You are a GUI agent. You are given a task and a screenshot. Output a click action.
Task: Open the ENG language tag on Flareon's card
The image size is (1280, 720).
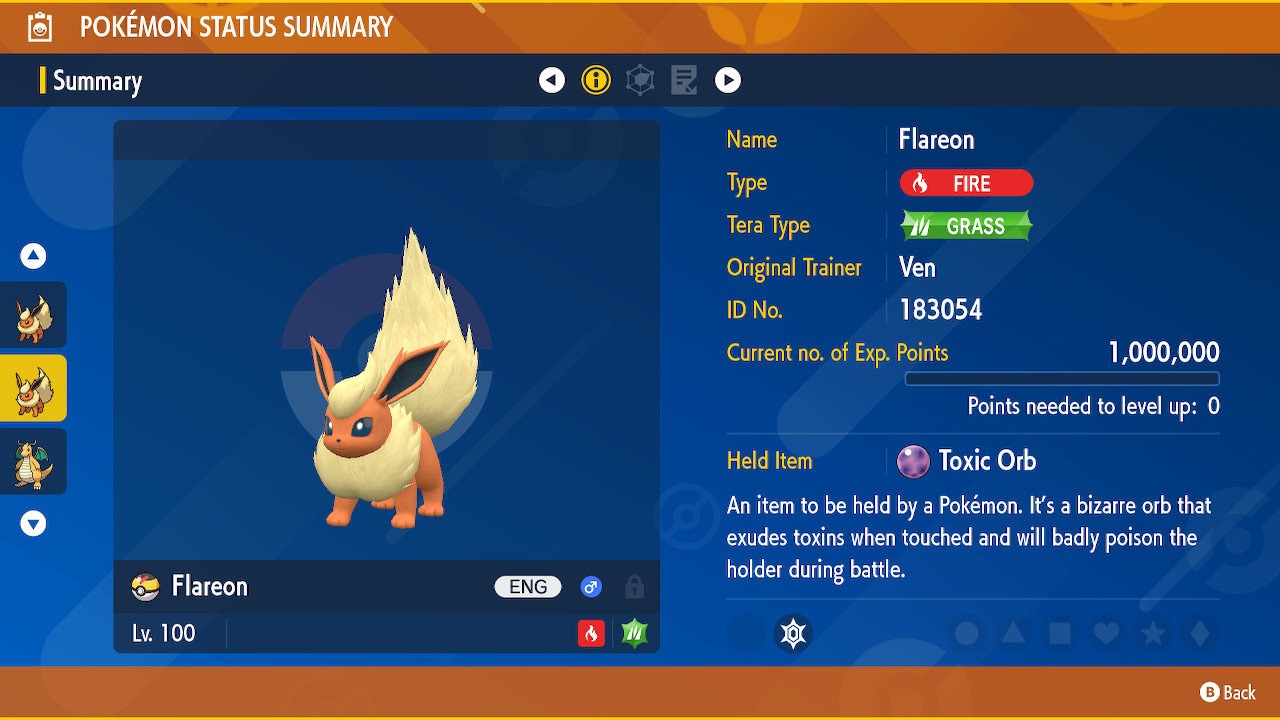[527, 587]
